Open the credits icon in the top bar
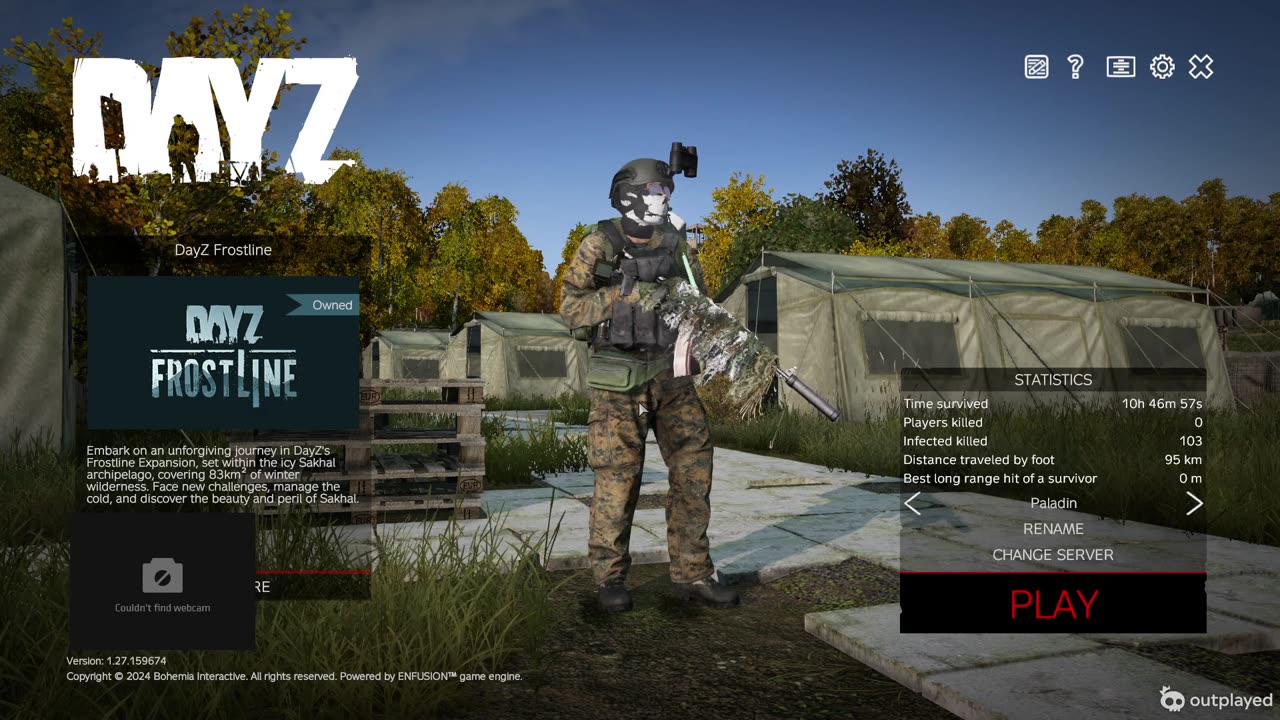This screenshot has width=1280, height=720. coord(1120,67)
